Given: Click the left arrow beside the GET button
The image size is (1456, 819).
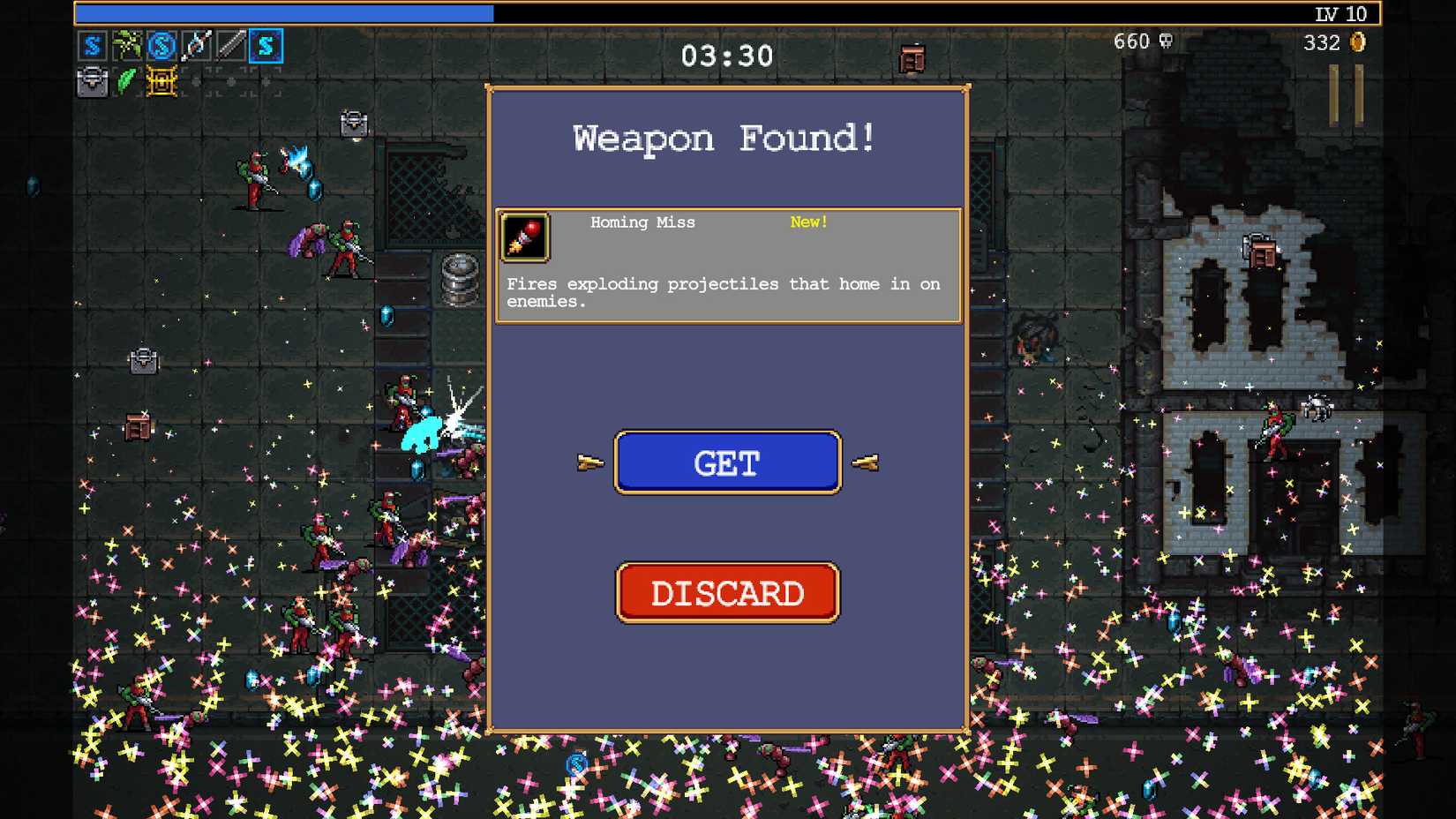Looking at the screenshot, I should pos(589,461).
